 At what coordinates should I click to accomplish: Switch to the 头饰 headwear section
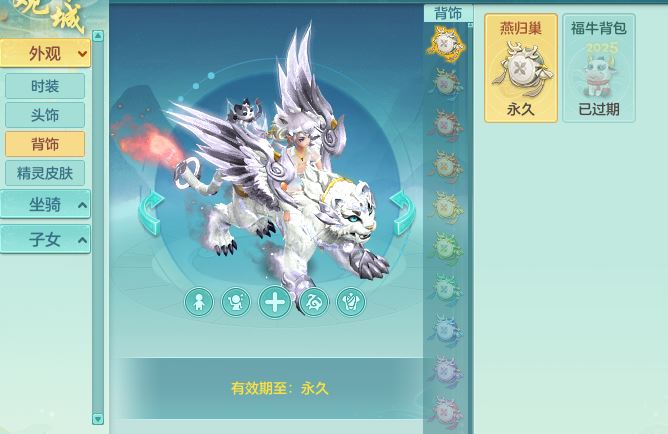click(x=45, y=115)
